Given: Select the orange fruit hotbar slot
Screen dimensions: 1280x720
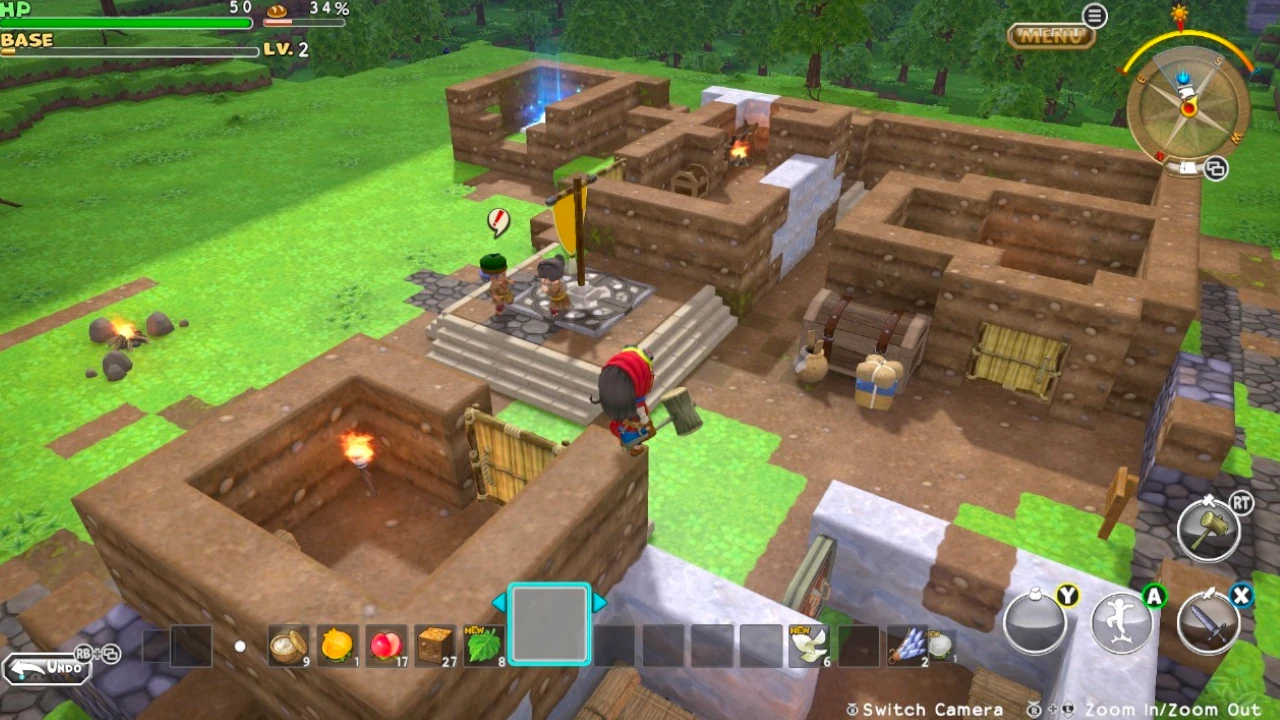Looking at the screenshot, I should click(338, 646).
